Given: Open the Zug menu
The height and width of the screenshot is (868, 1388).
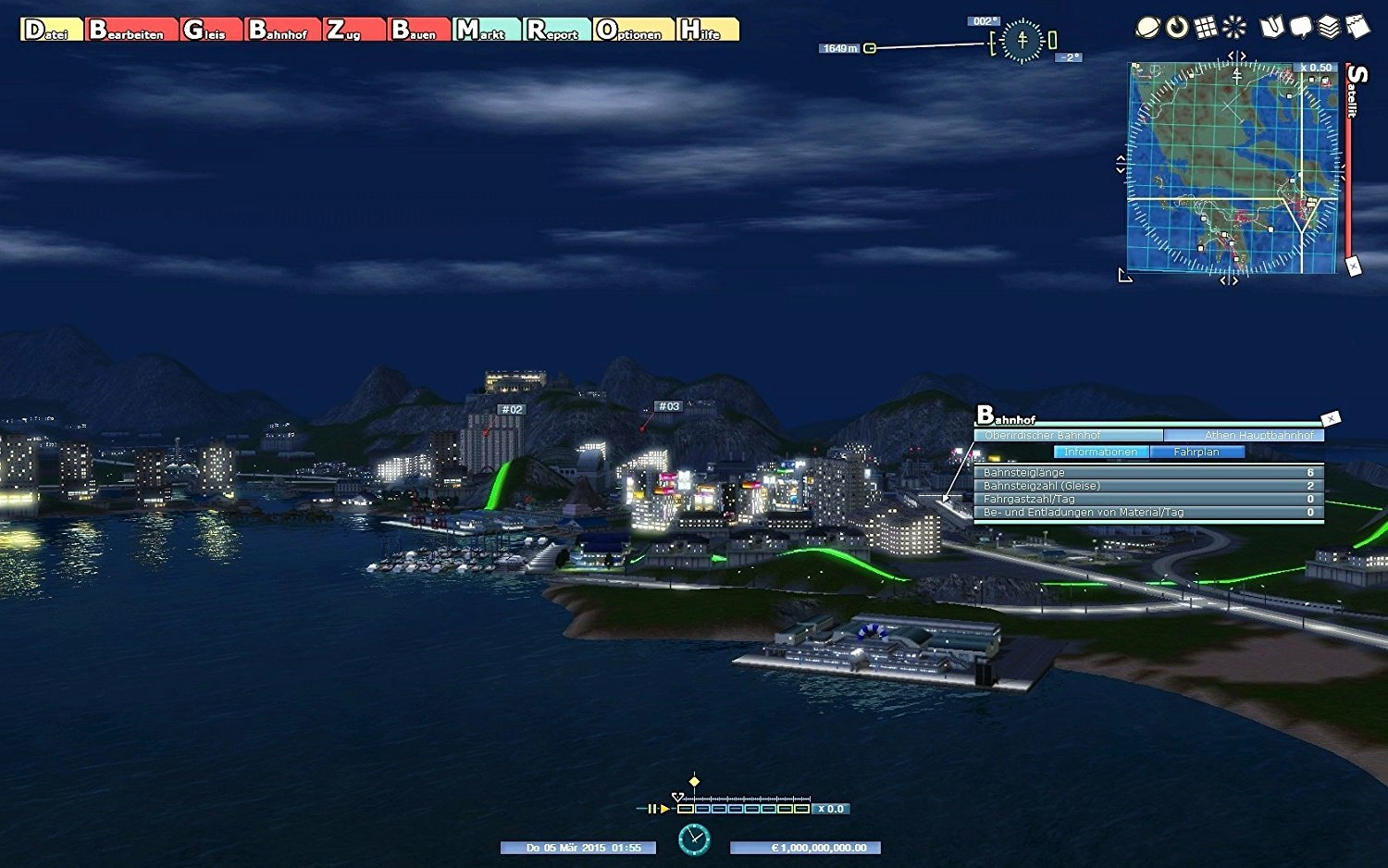Looking at the screenshot, I should [353, 31].
